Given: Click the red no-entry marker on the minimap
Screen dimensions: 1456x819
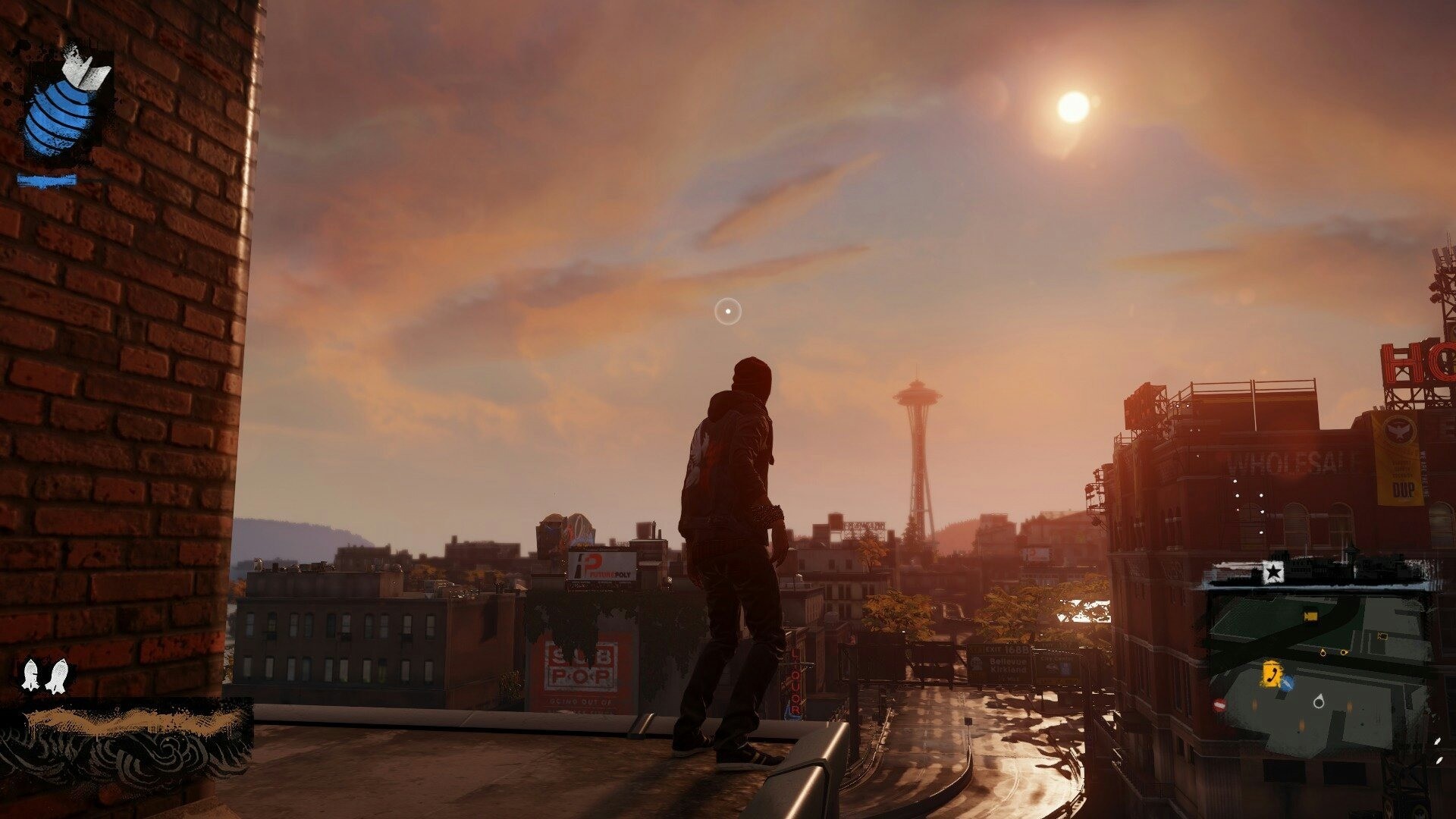Looking at the screenshot, I should point(1219,705).
